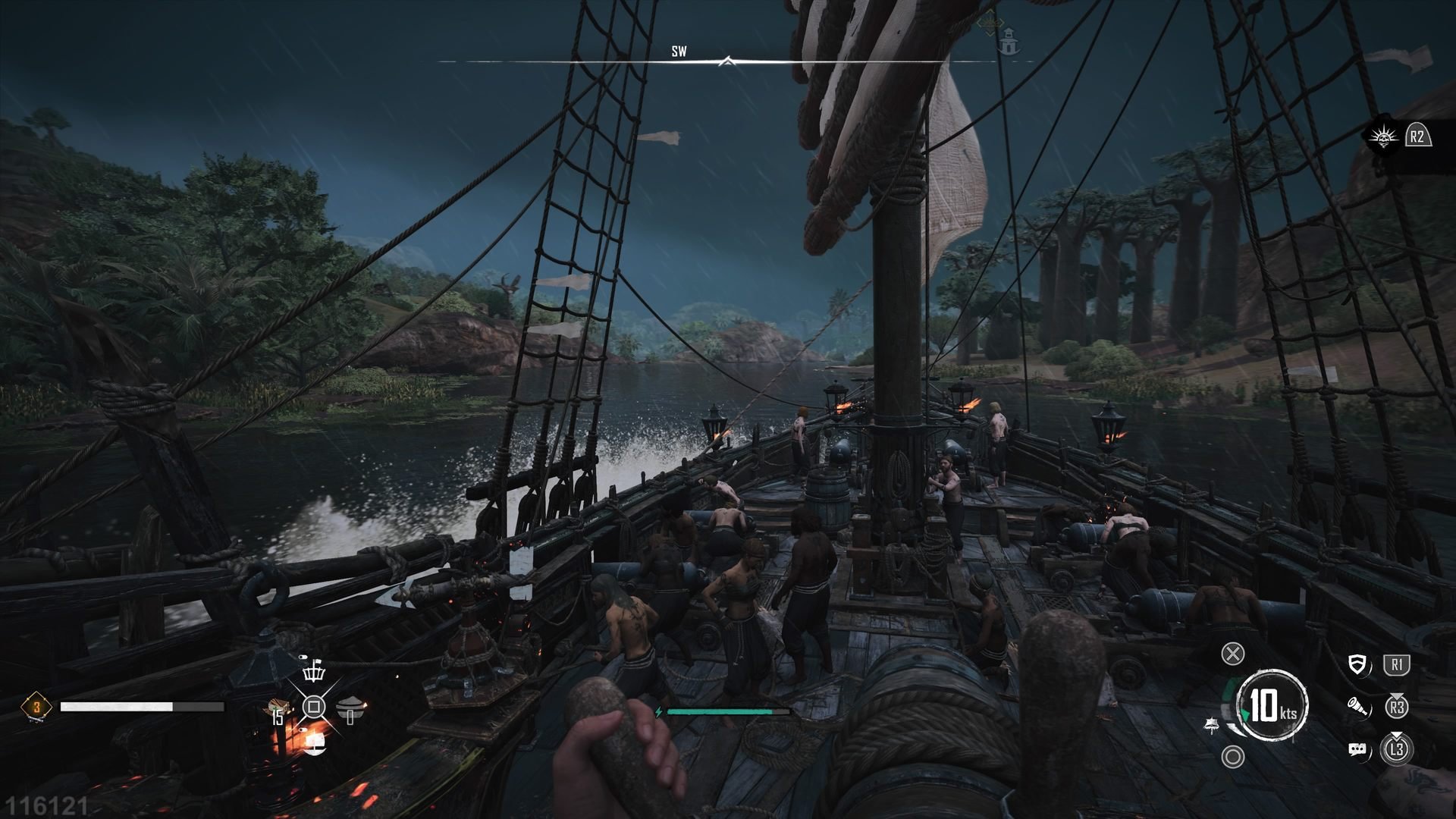Choose the cooked food bowl item slot
The height and width of the screenshot is (819, 1456).
click(x=349, y=708)
